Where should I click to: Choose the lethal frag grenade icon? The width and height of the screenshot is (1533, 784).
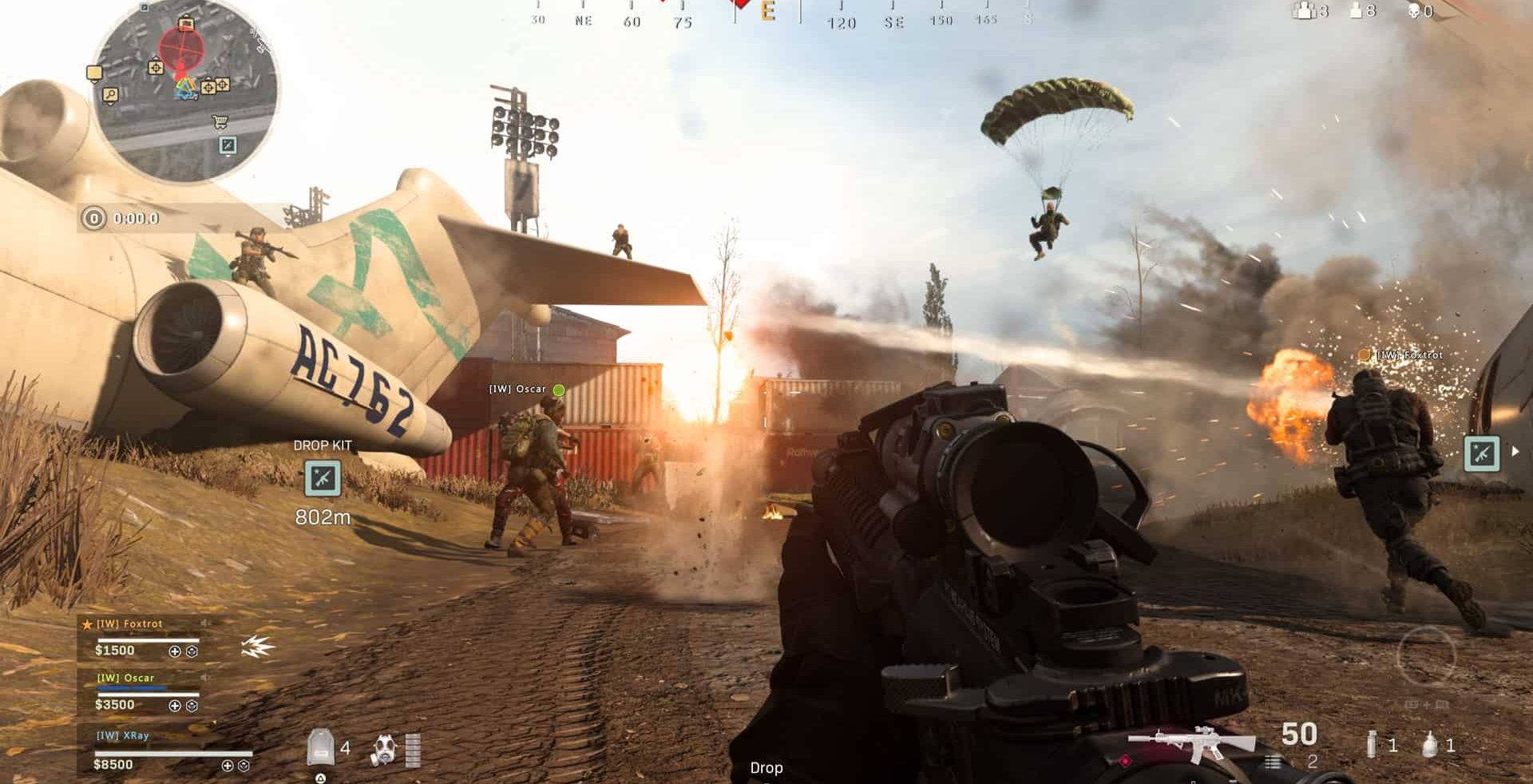coord(1430,745)
